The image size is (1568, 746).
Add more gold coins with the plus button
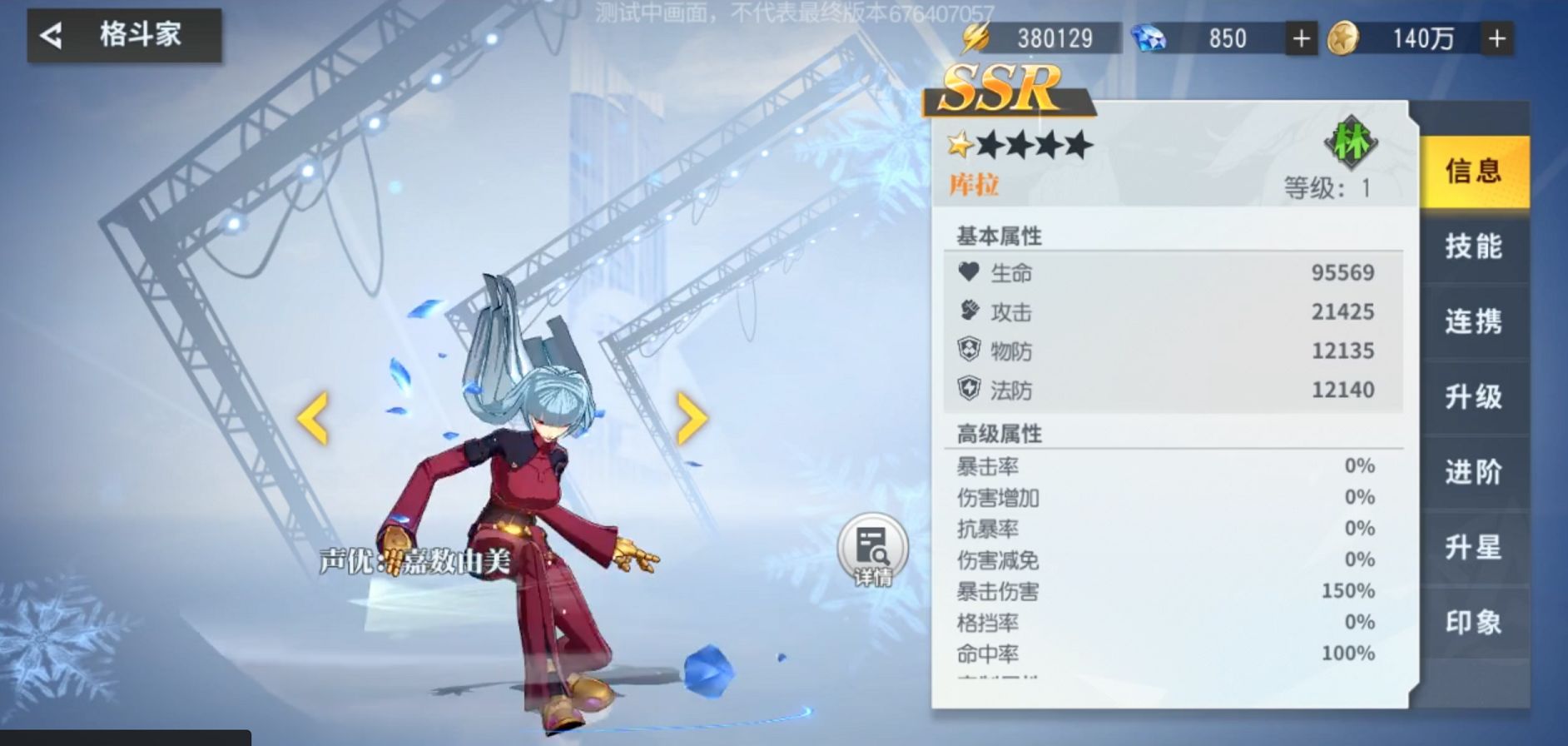pyautogui.click(x=1496, y=39)
